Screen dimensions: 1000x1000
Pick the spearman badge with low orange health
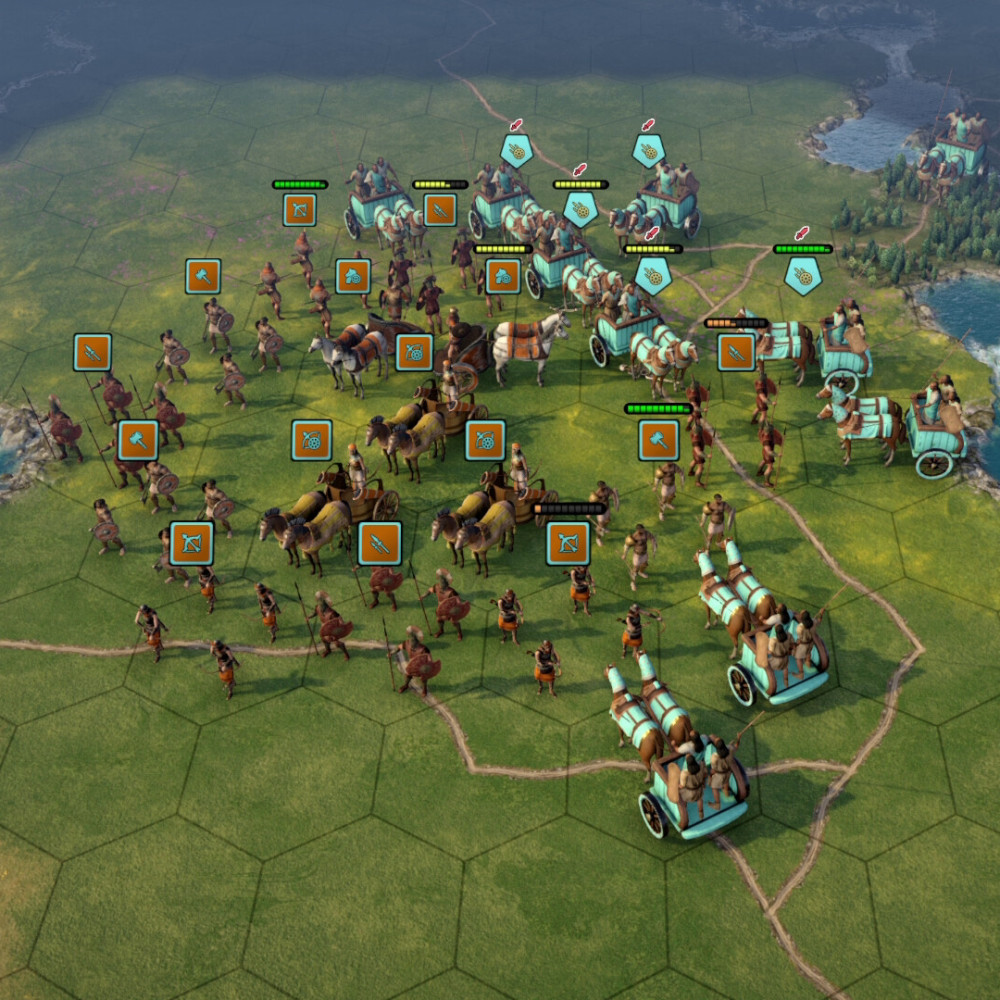pyautogui.click(x=736, y=352)
